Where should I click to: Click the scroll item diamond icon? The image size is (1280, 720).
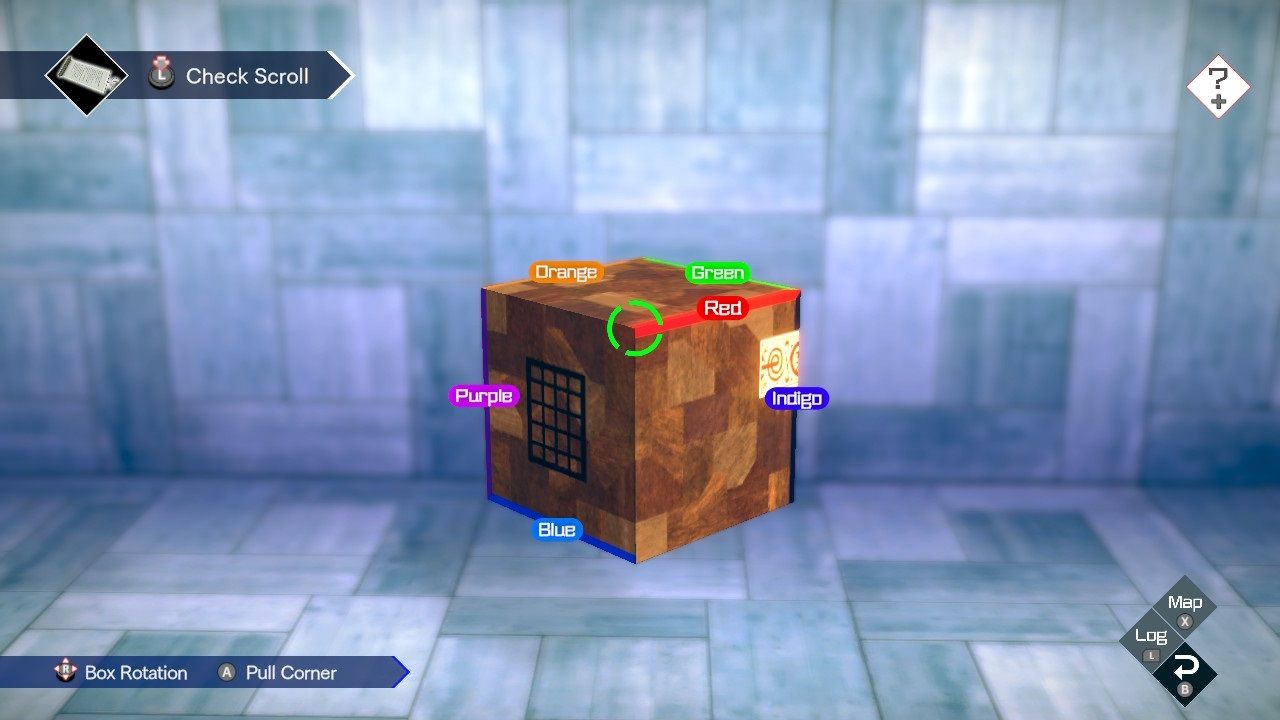coord(86,75)
